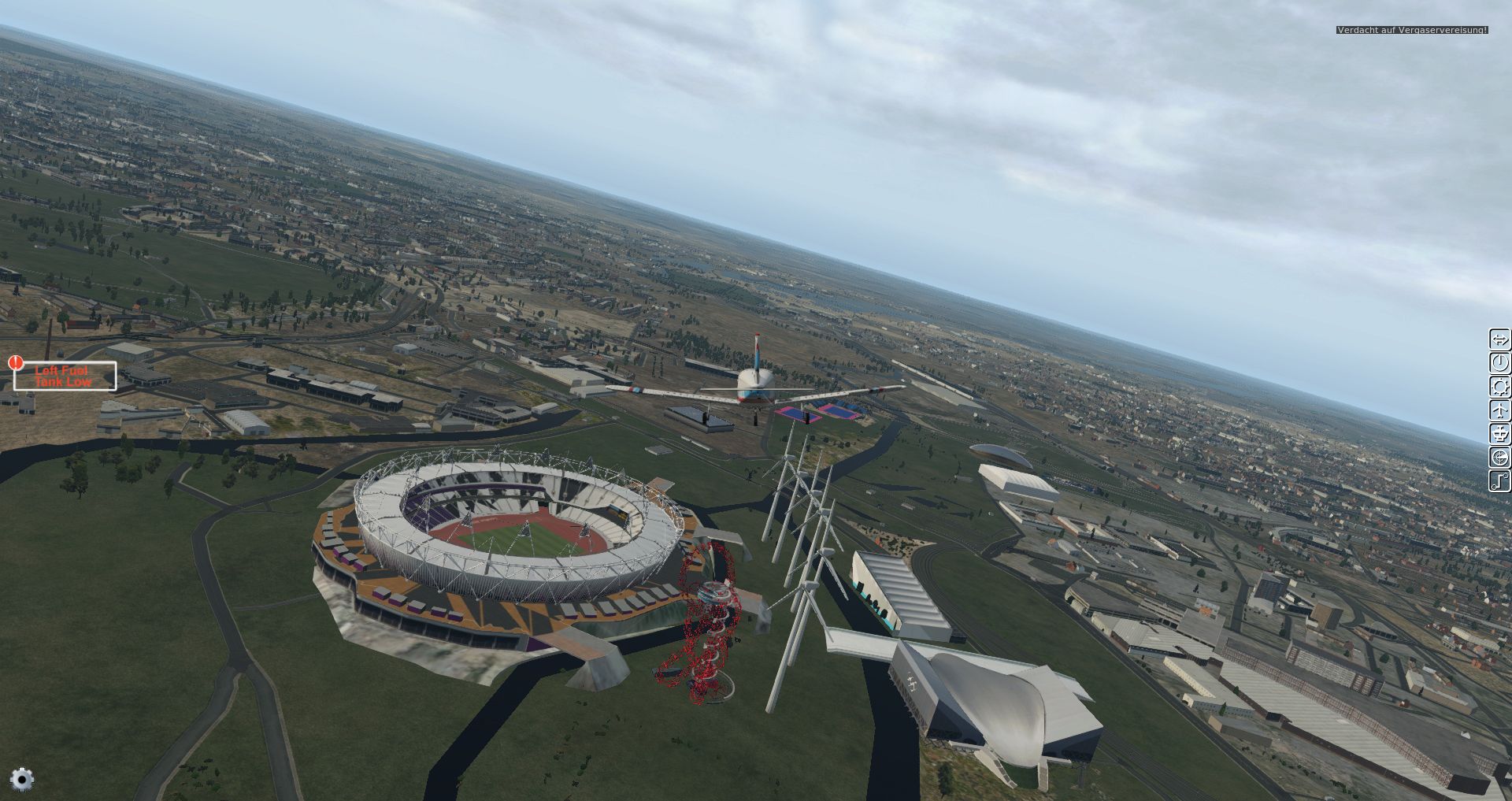Open the gear settings icon in bottom corner

(x=22, y=780)
